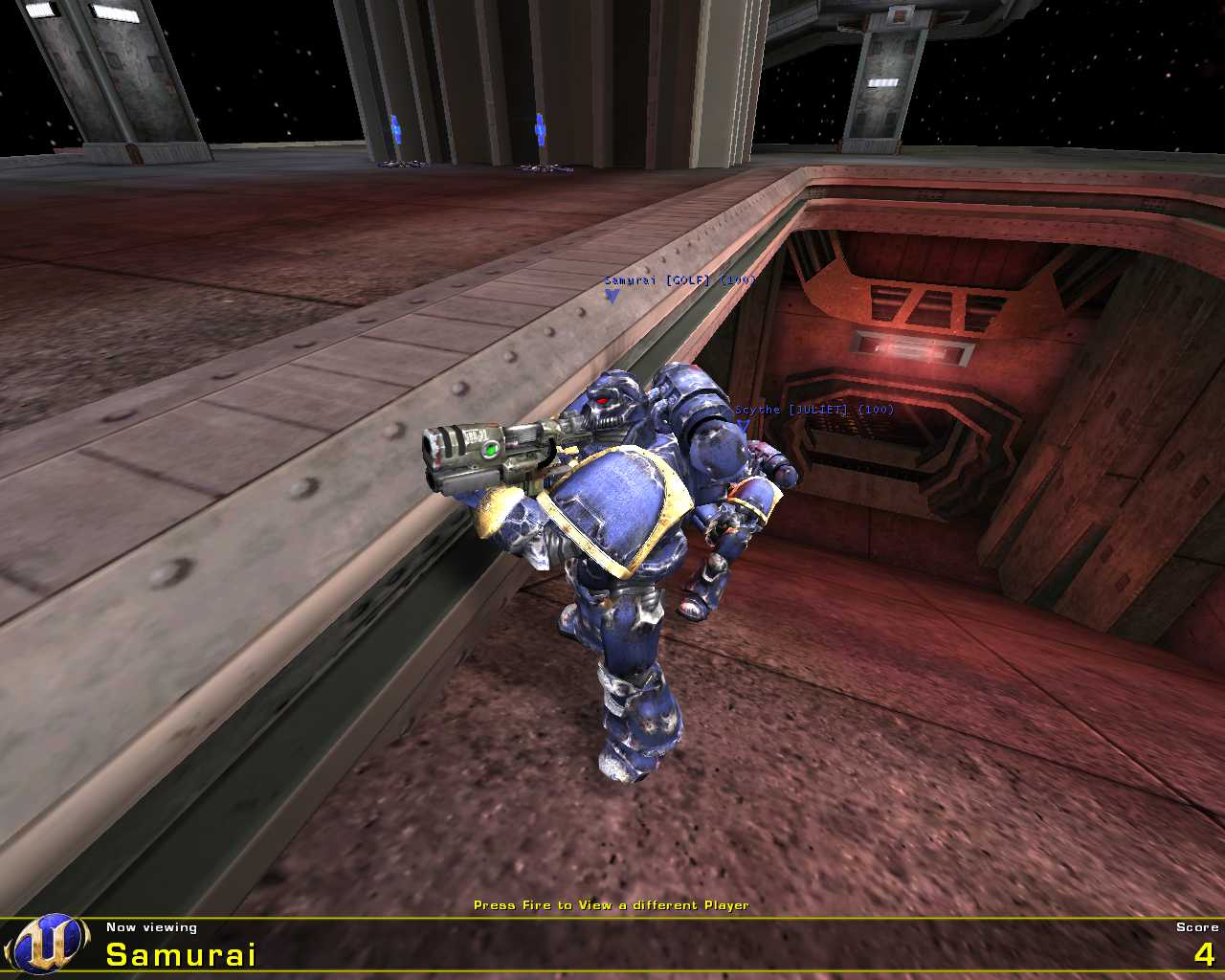Click the glowing red scanner panel in the doorway

(x=909, y=346)
